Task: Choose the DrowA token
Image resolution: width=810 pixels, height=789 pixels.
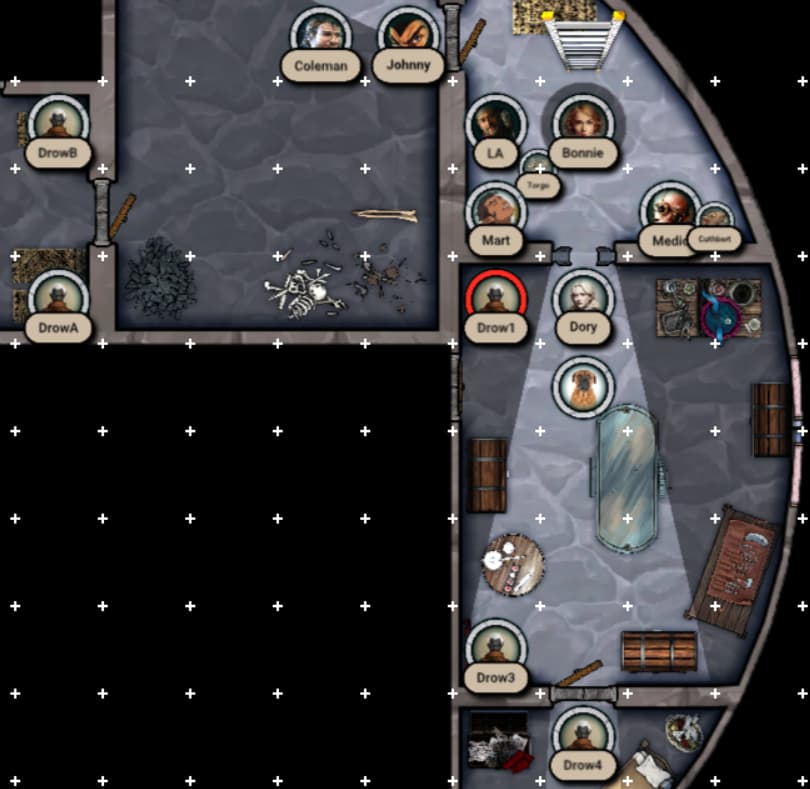Action: coord(58,297)
